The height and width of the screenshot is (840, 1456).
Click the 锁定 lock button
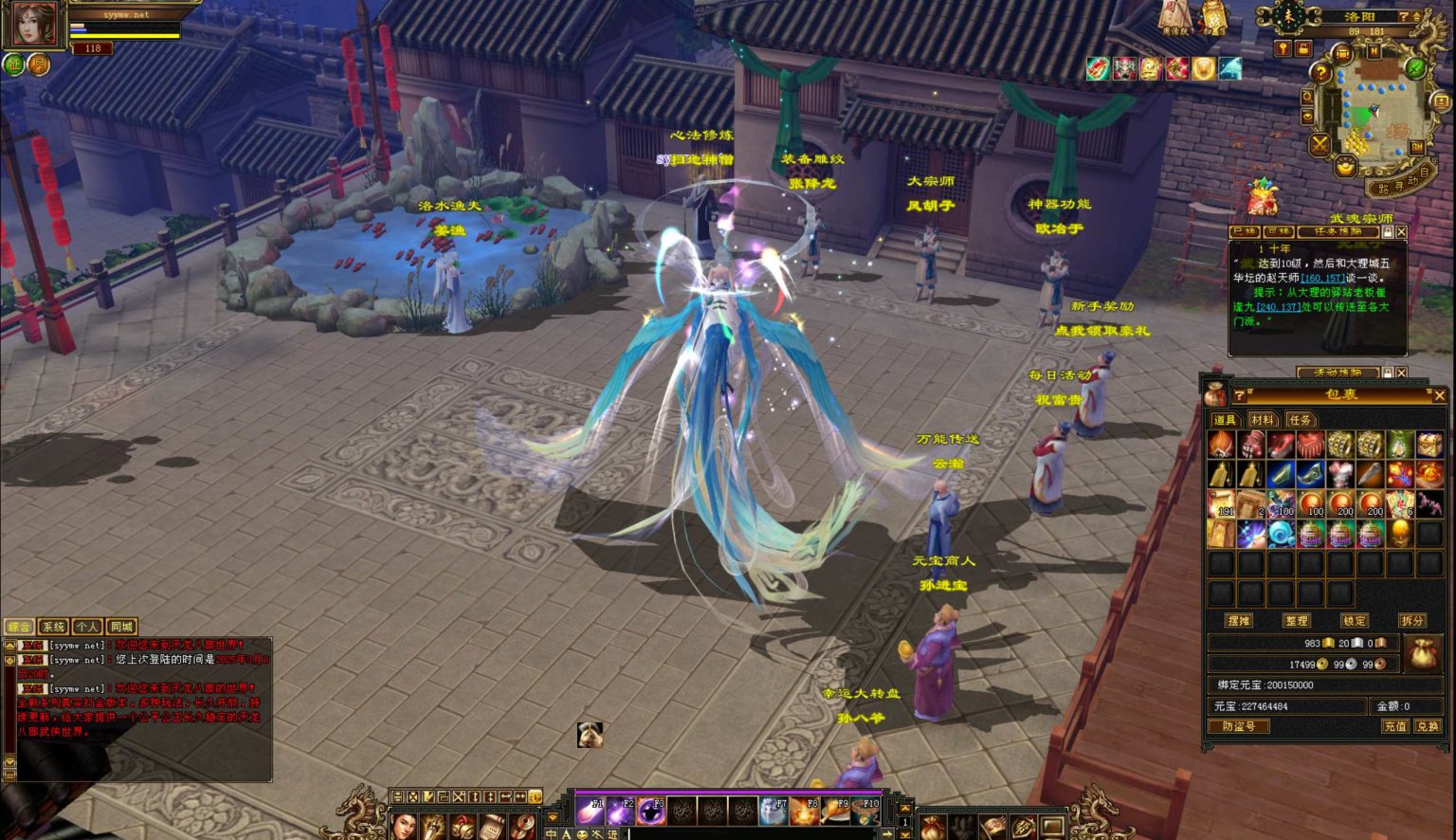[1355, 620]
